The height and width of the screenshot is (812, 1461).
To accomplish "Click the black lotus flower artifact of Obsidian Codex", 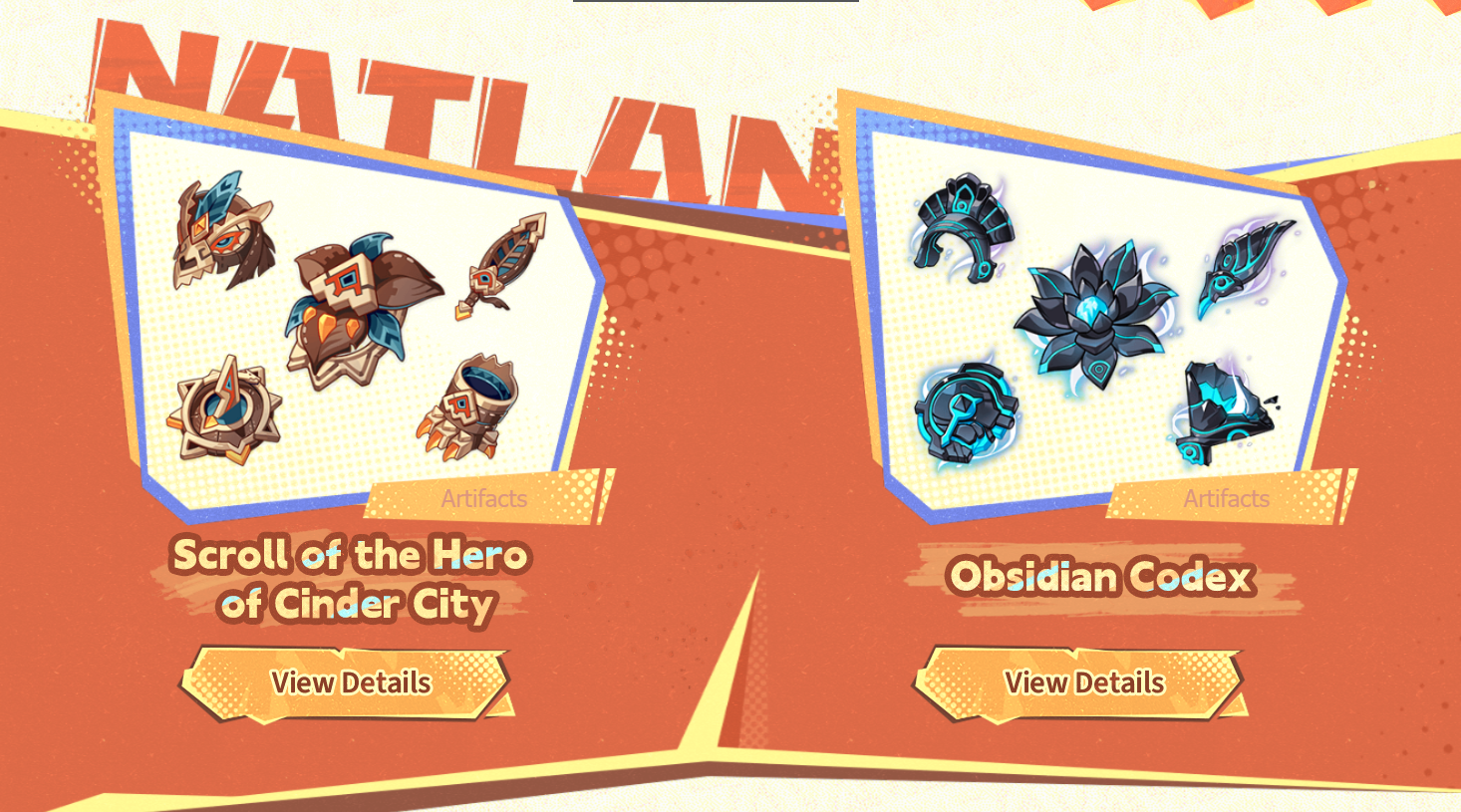I will click(x=1096, y=309).
